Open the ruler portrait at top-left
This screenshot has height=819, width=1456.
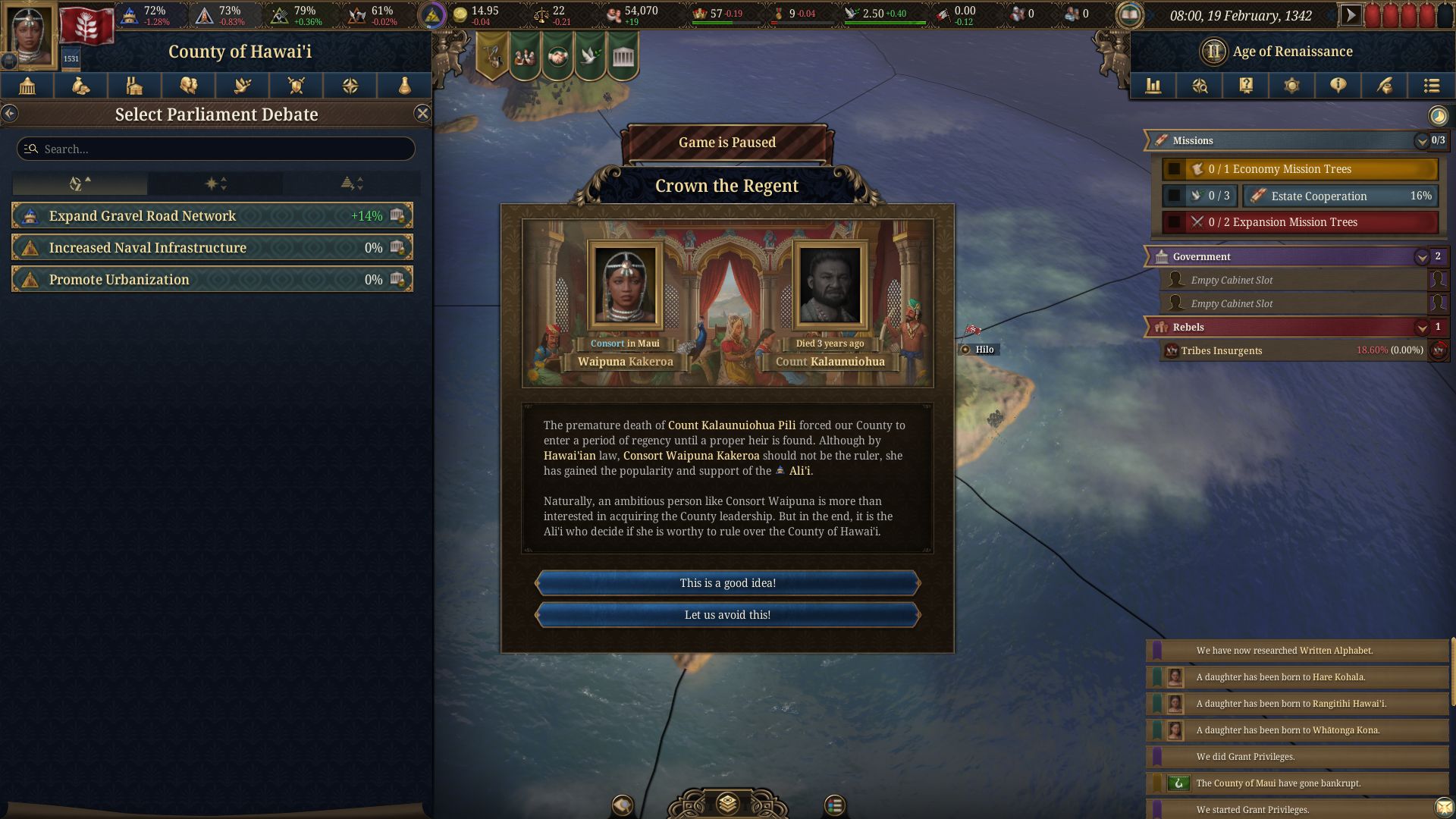(30, 34)
